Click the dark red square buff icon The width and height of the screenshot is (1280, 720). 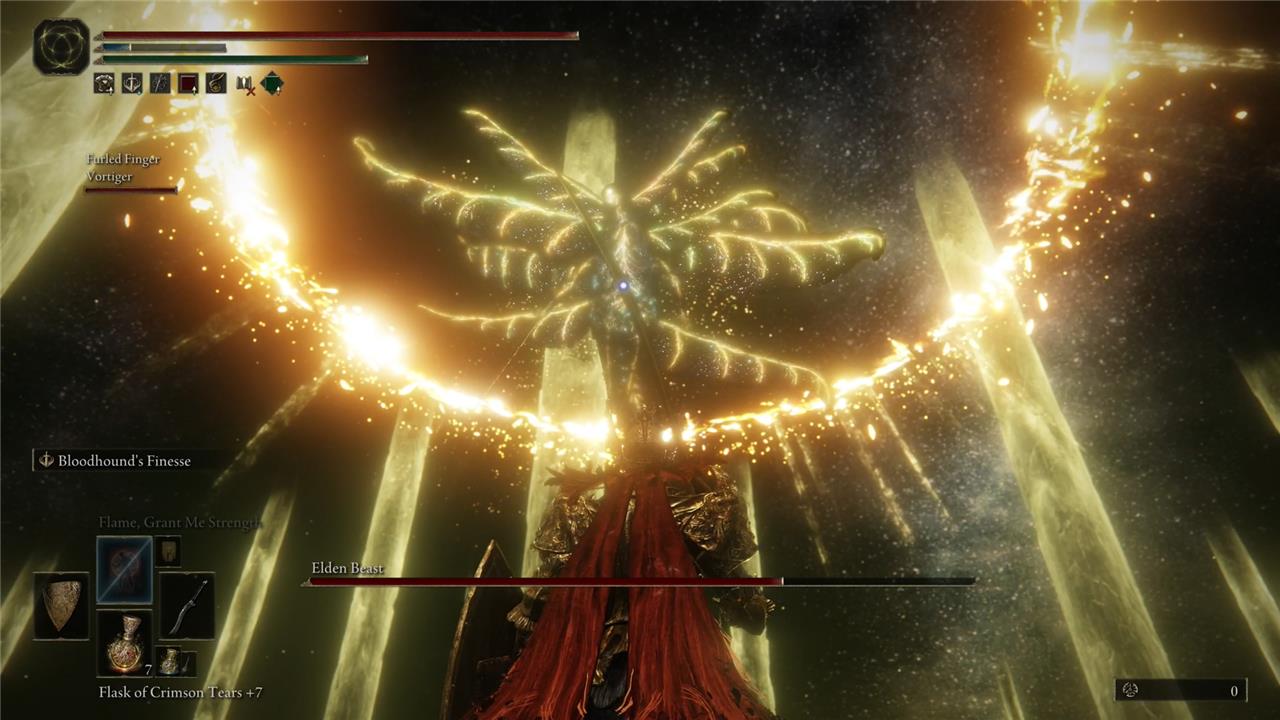(x=188, y=84)
